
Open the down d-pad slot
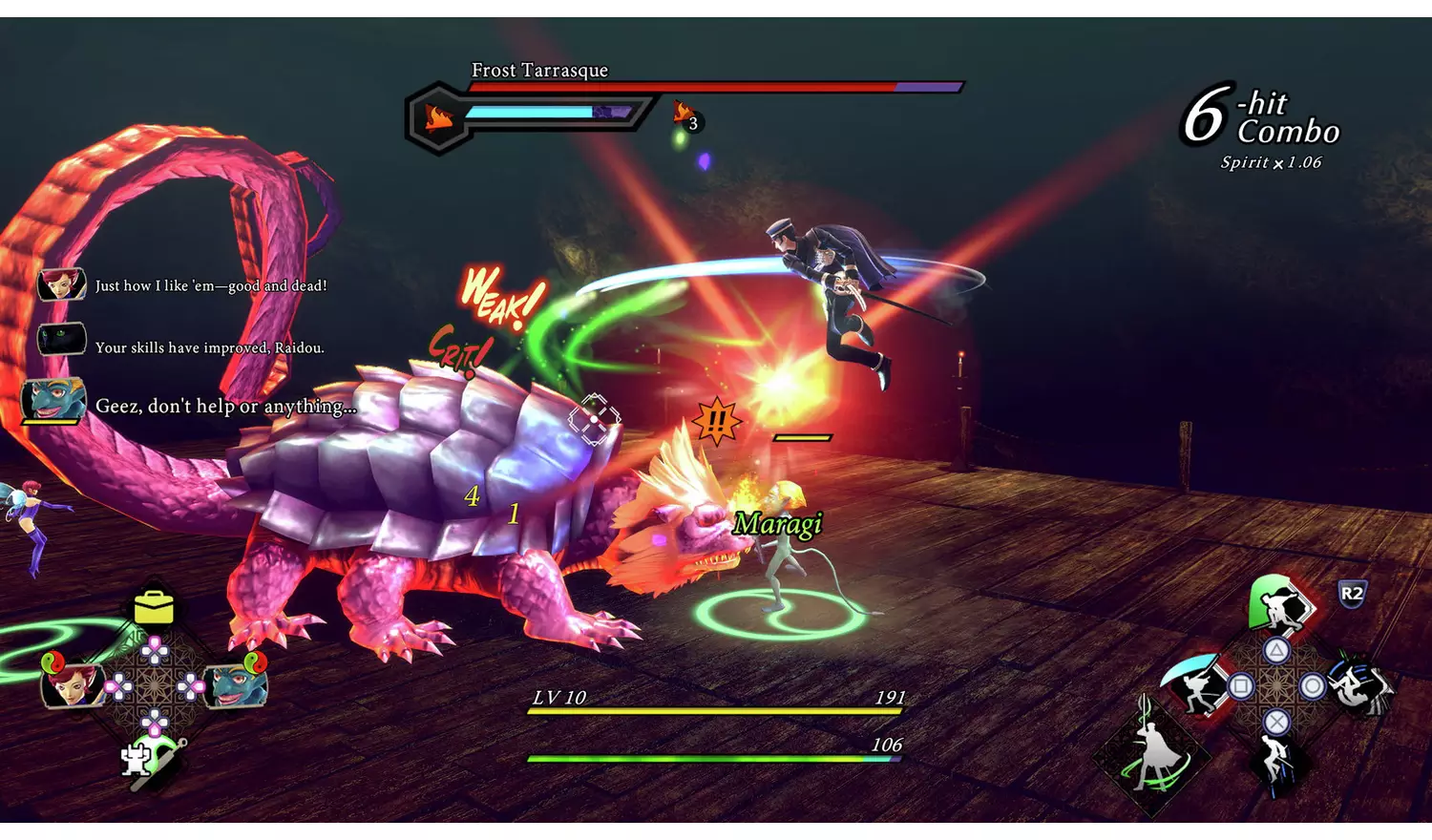coord(155,721)
